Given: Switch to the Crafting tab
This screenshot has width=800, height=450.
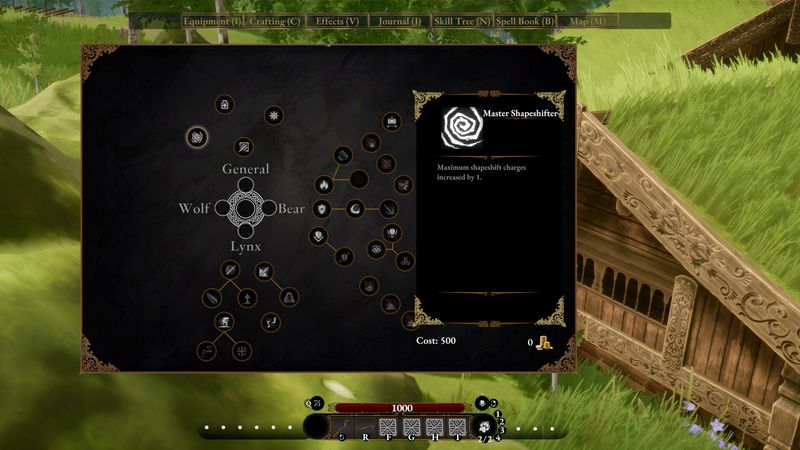Looking at the screenshot, I should (x=274, y=20).
